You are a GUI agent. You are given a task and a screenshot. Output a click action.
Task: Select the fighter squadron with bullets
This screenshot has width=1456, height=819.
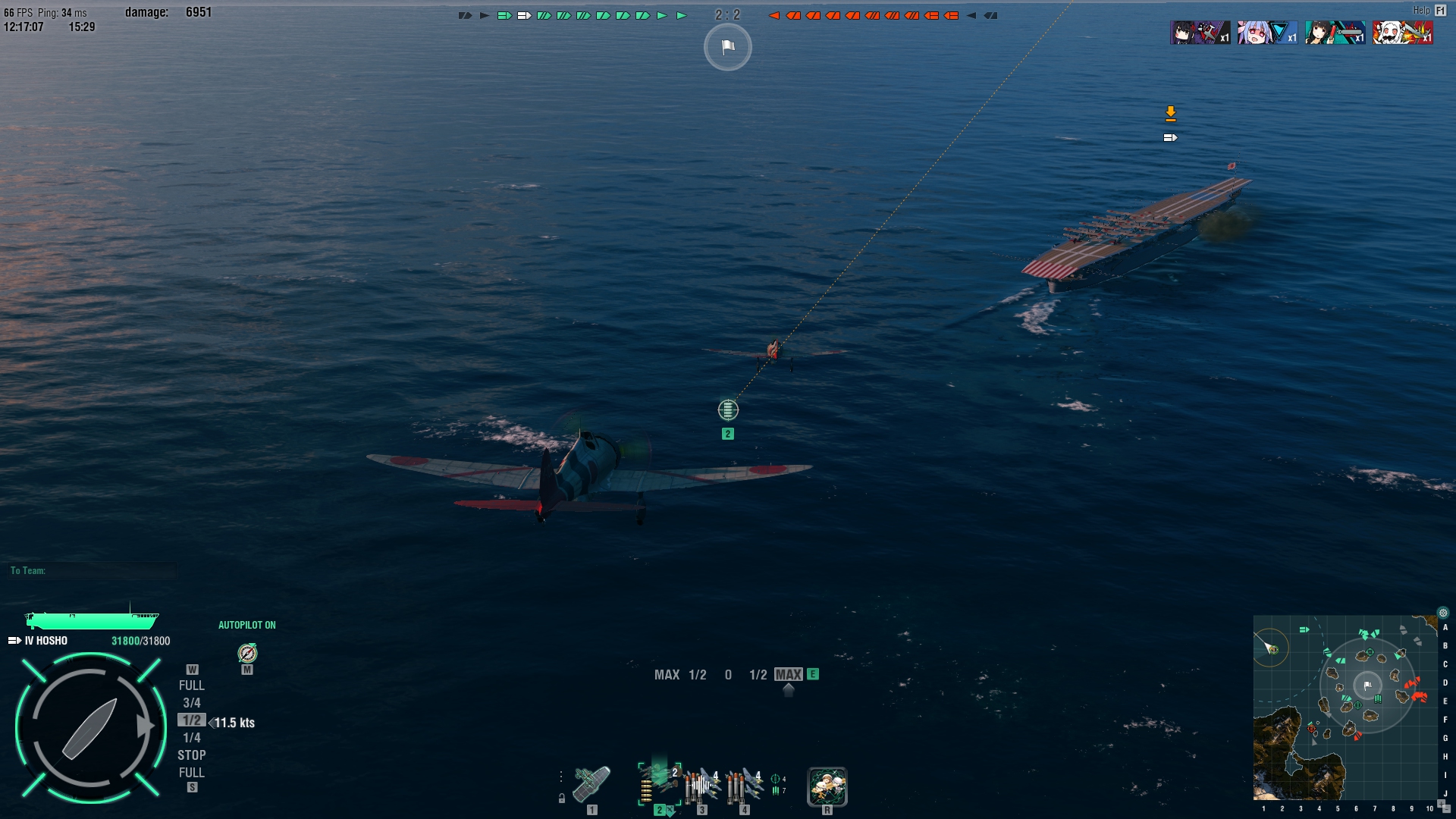(659, 783)
